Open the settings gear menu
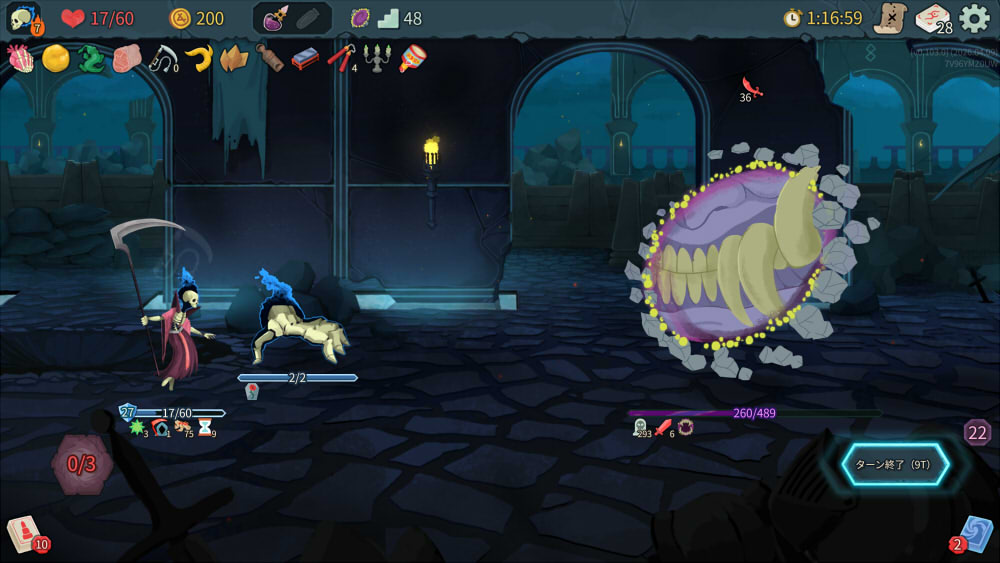 click(974, 18)
